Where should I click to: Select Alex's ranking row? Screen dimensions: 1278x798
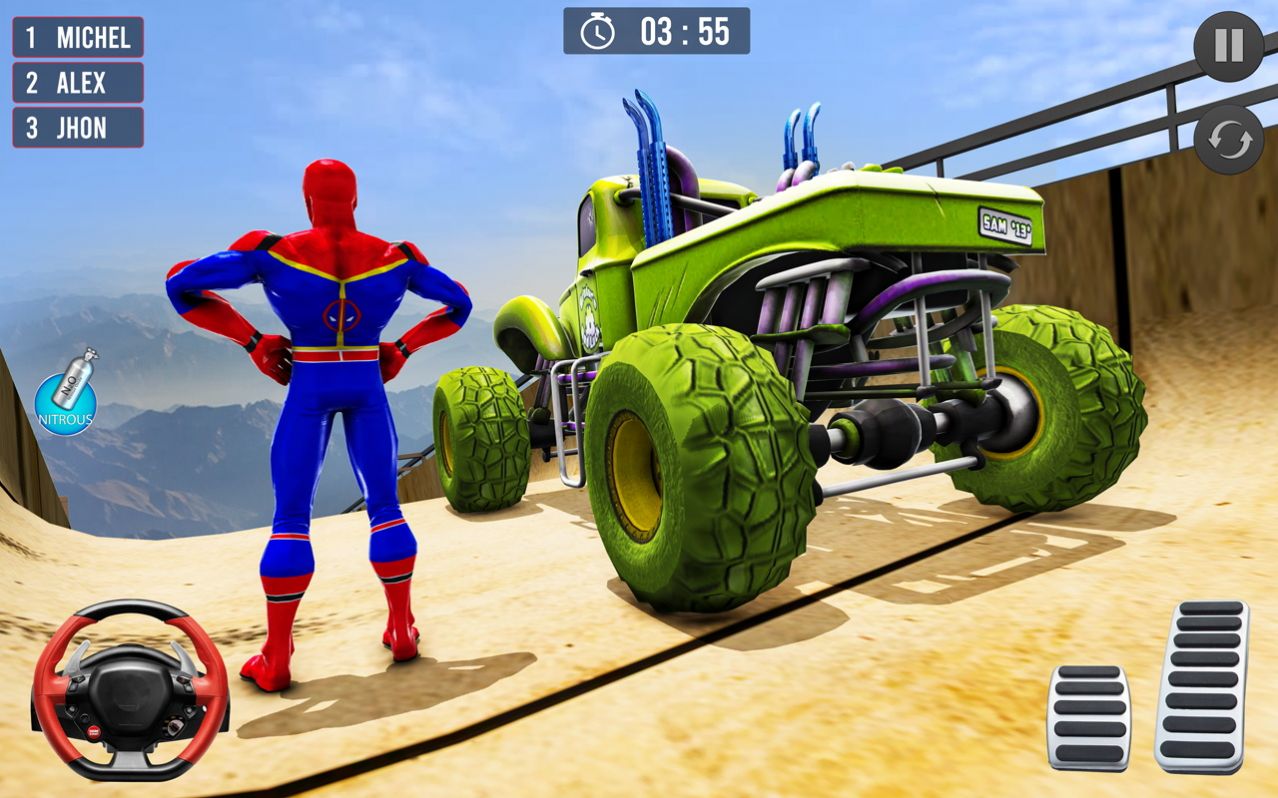78,83
